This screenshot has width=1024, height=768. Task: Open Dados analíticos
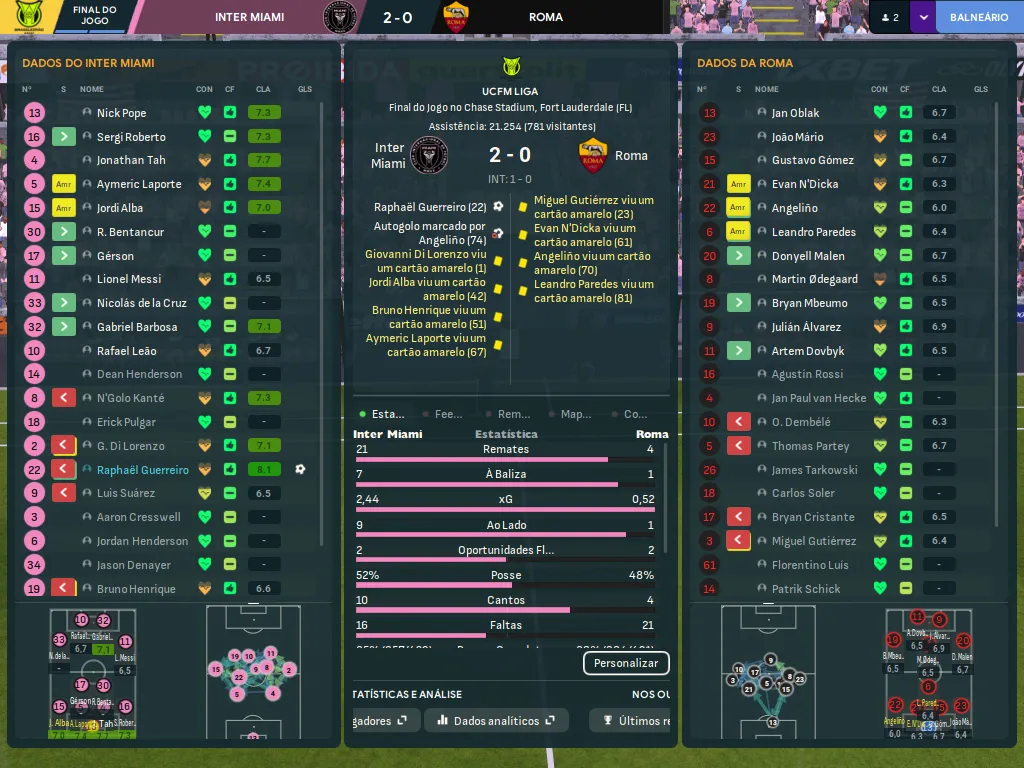(496, 721)
